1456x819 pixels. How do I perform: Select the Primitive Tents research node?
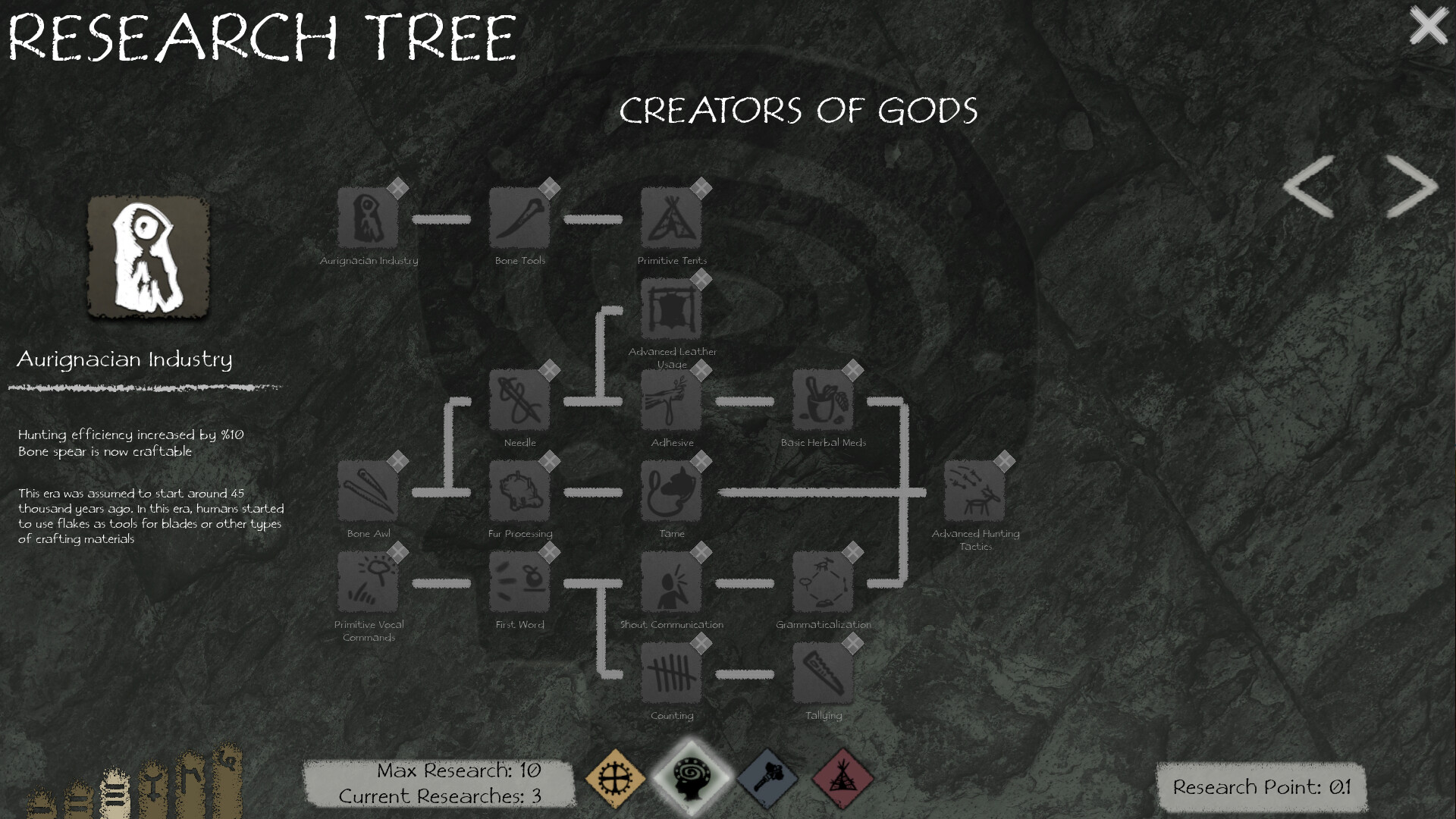670,218
